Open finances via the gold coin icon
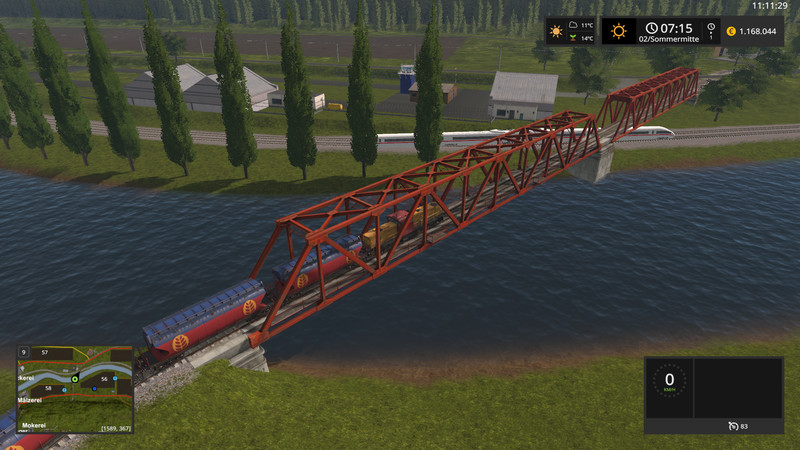The width and height of the screenshot is (800, 450). click(x=730, y=31)
